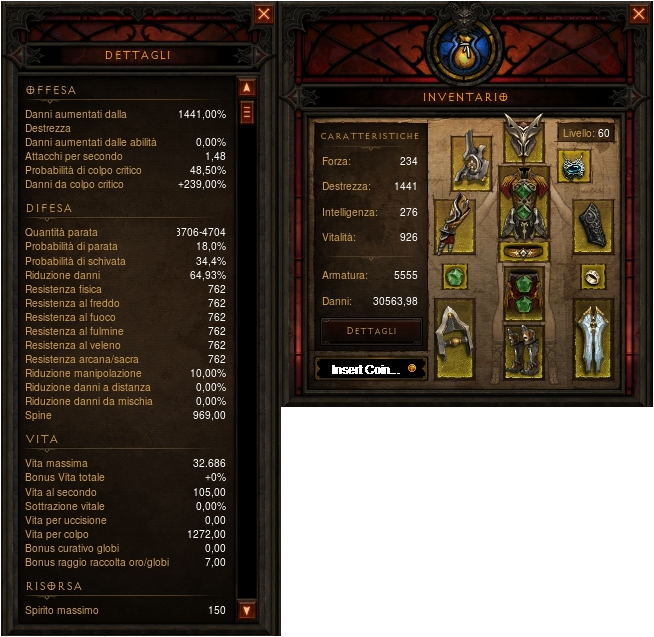Select the off-hand blade weapon slot
The height and width of the screenshot is (637, 654).
pos(594,340)
